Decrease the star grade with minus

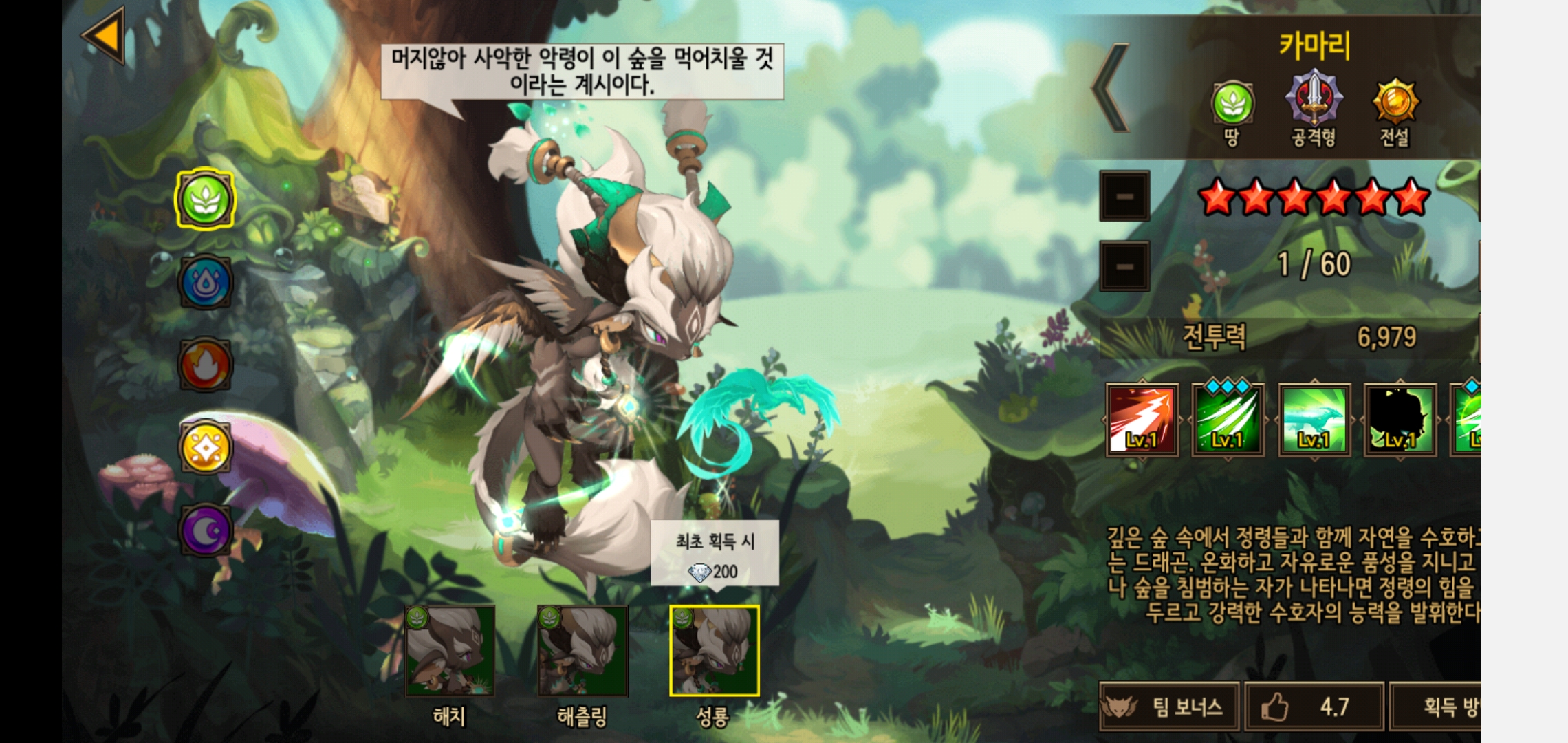[1124, 197]
